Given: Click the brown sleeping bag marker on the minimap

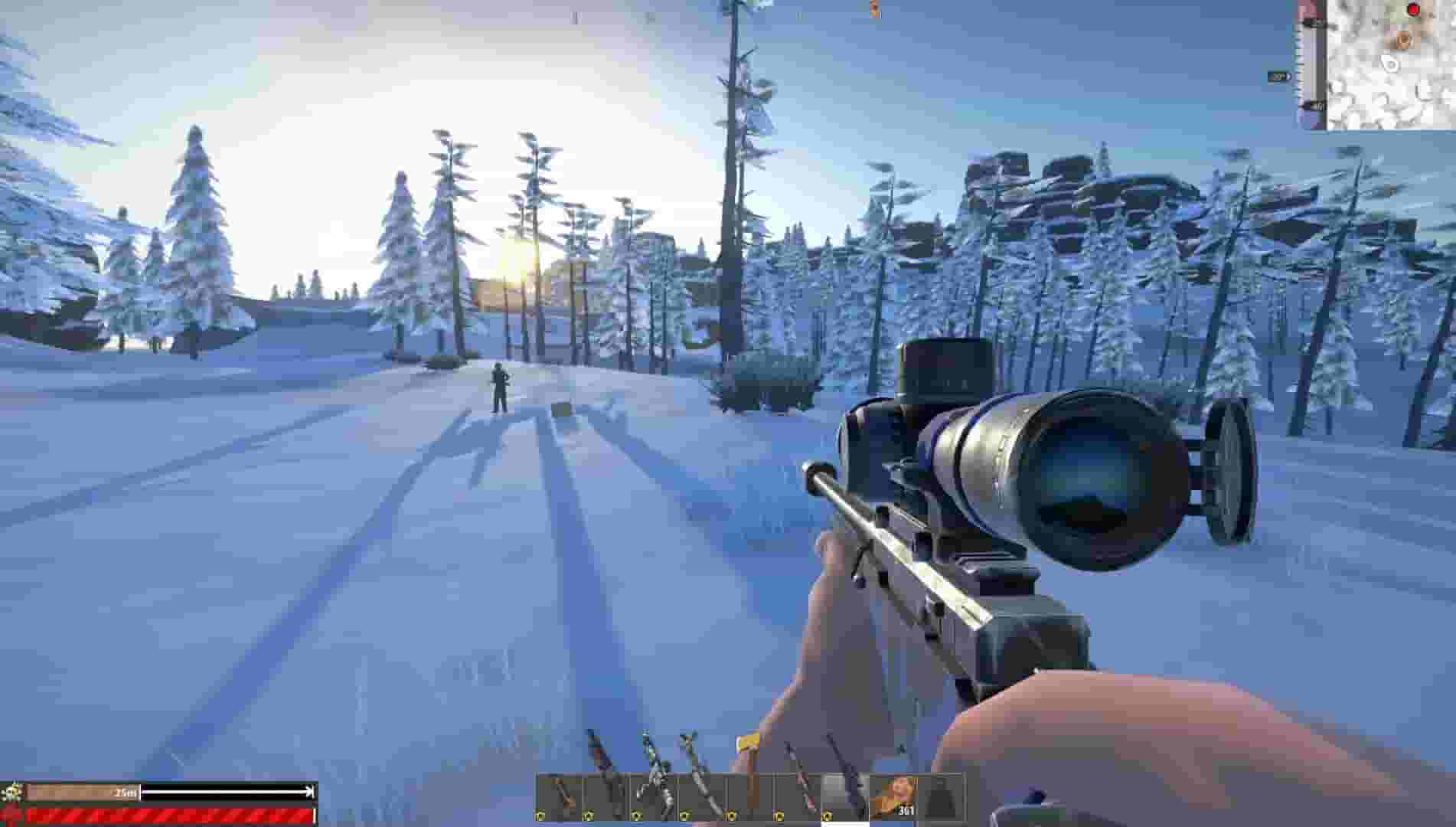Looking at the screenshot, I should pyautogui.click(x=1403, y=40).
